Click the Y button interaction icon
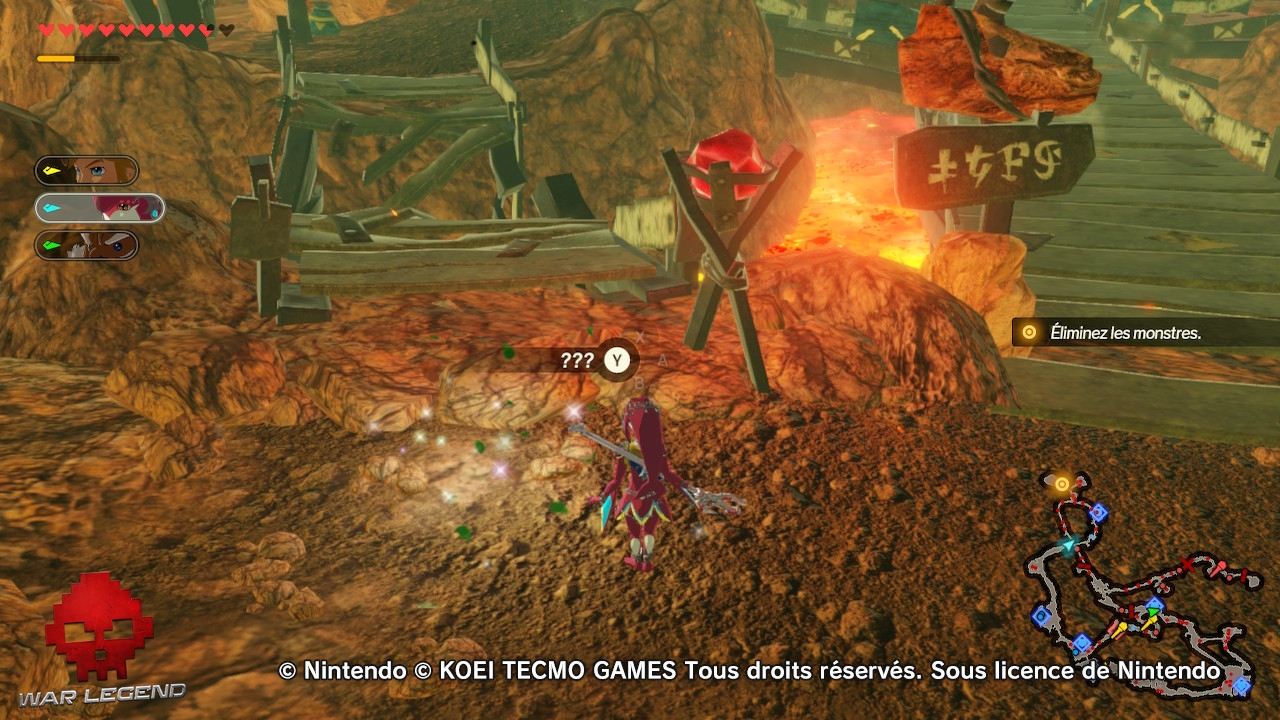This screenshot has width=1280, height=720. (618, 359)
